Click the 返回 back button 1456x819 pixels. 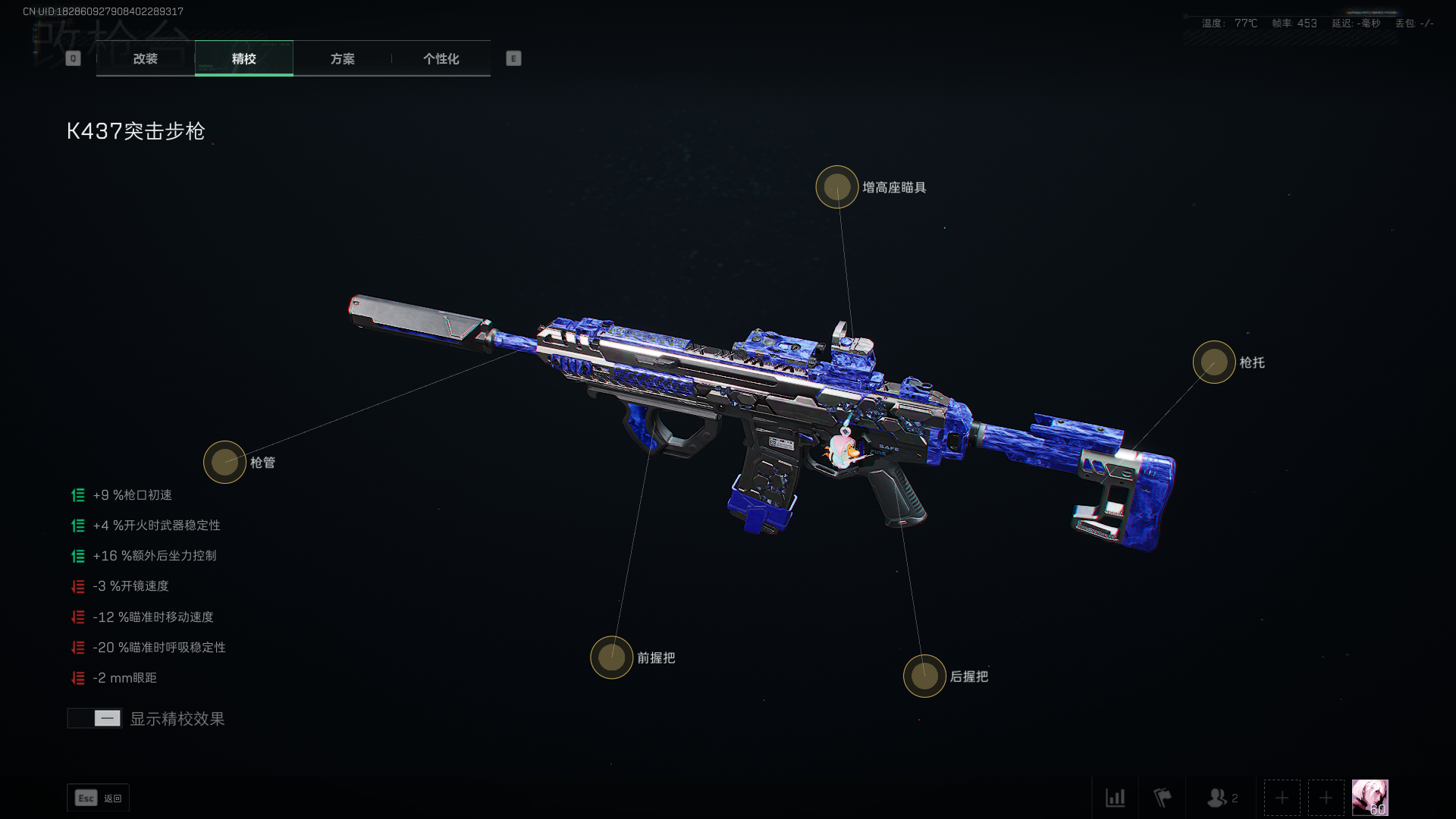pyautogui.click(x=99, y=798)
